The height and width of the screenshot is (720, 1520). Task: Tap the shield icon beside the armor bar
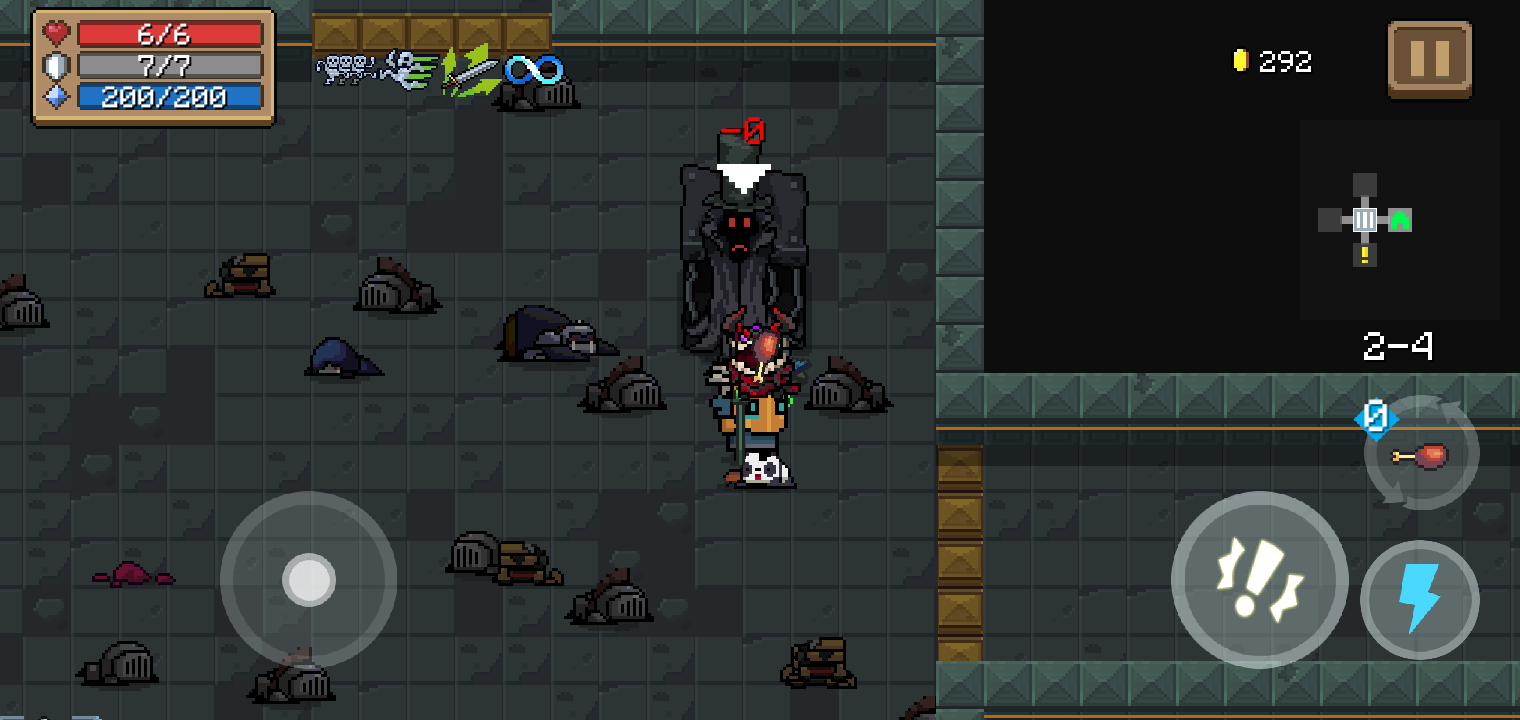pyautogui.click(x=55, y=64)
